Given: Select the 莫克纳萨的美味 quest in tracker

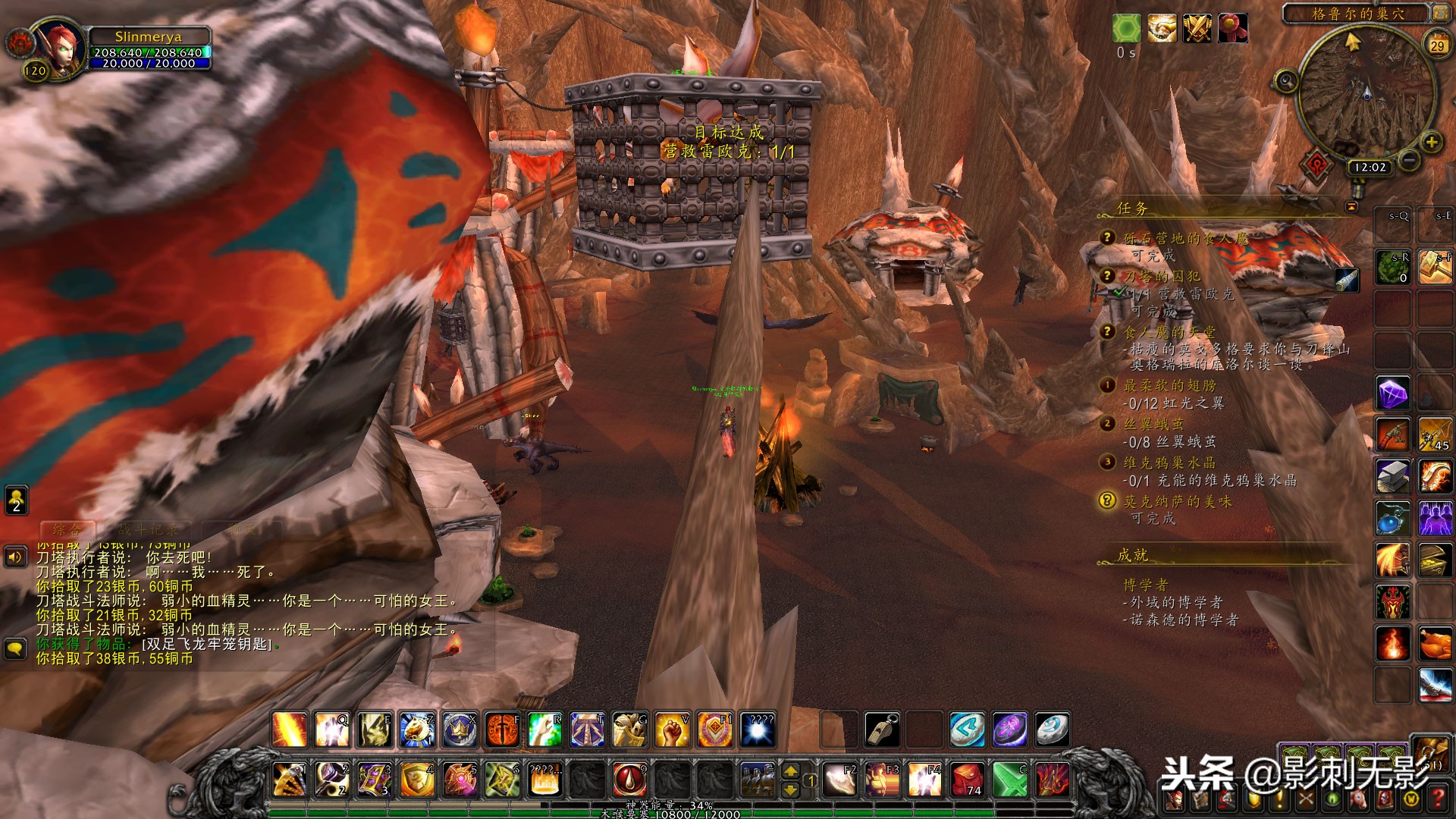Looking at the screenshot, I should coord(1177,501).
